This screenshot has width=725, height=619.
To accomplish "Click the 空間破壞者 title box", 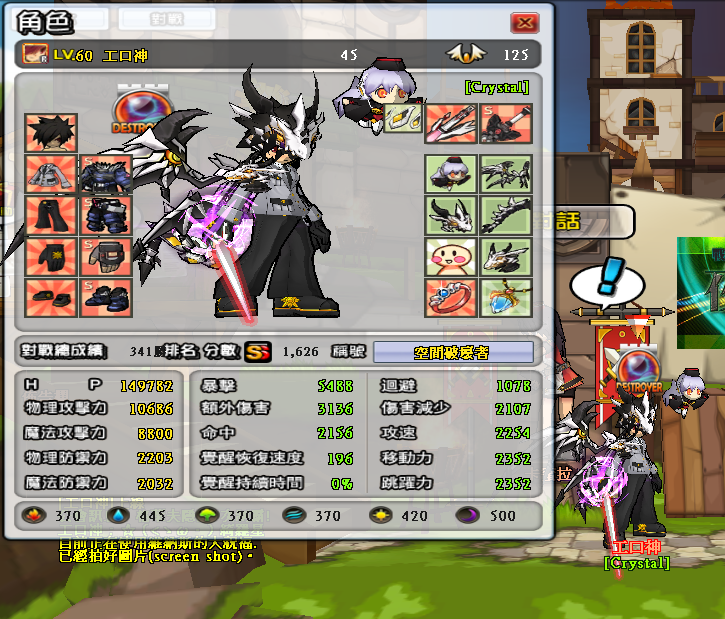I will [x=460, y=352].
